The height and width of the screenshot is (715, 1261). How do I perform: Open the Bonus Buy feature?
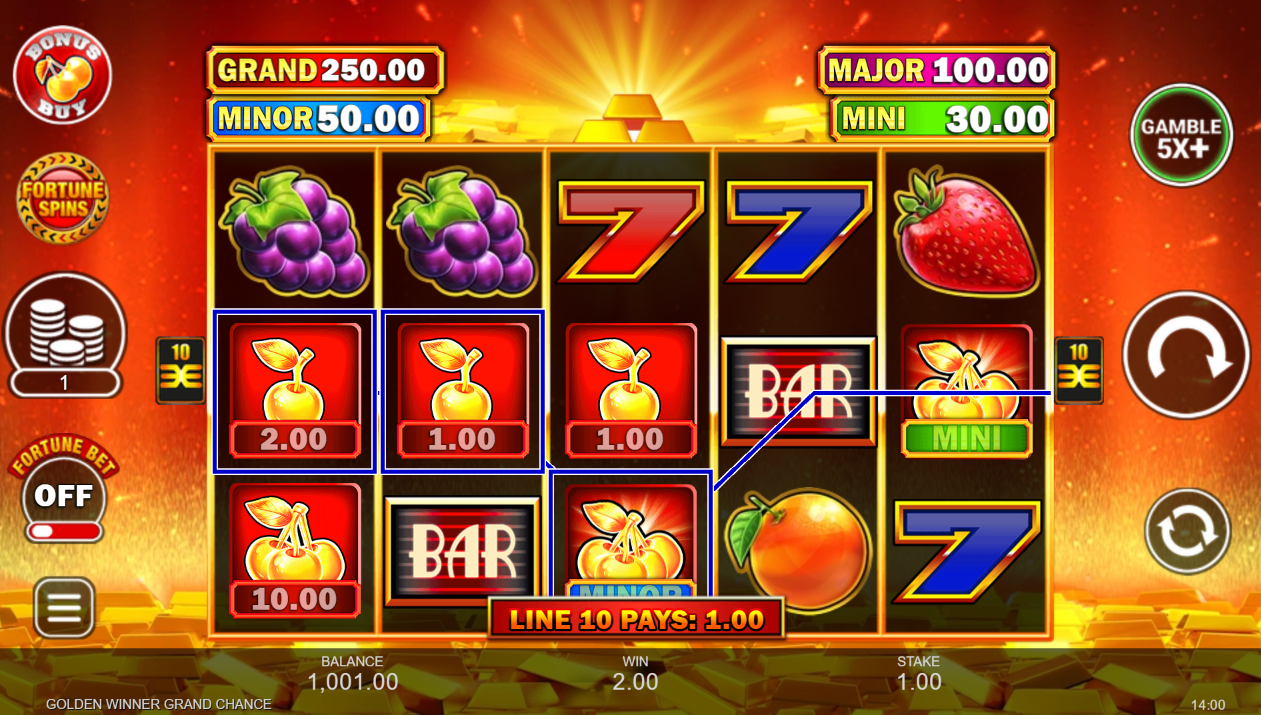(62, 75)
